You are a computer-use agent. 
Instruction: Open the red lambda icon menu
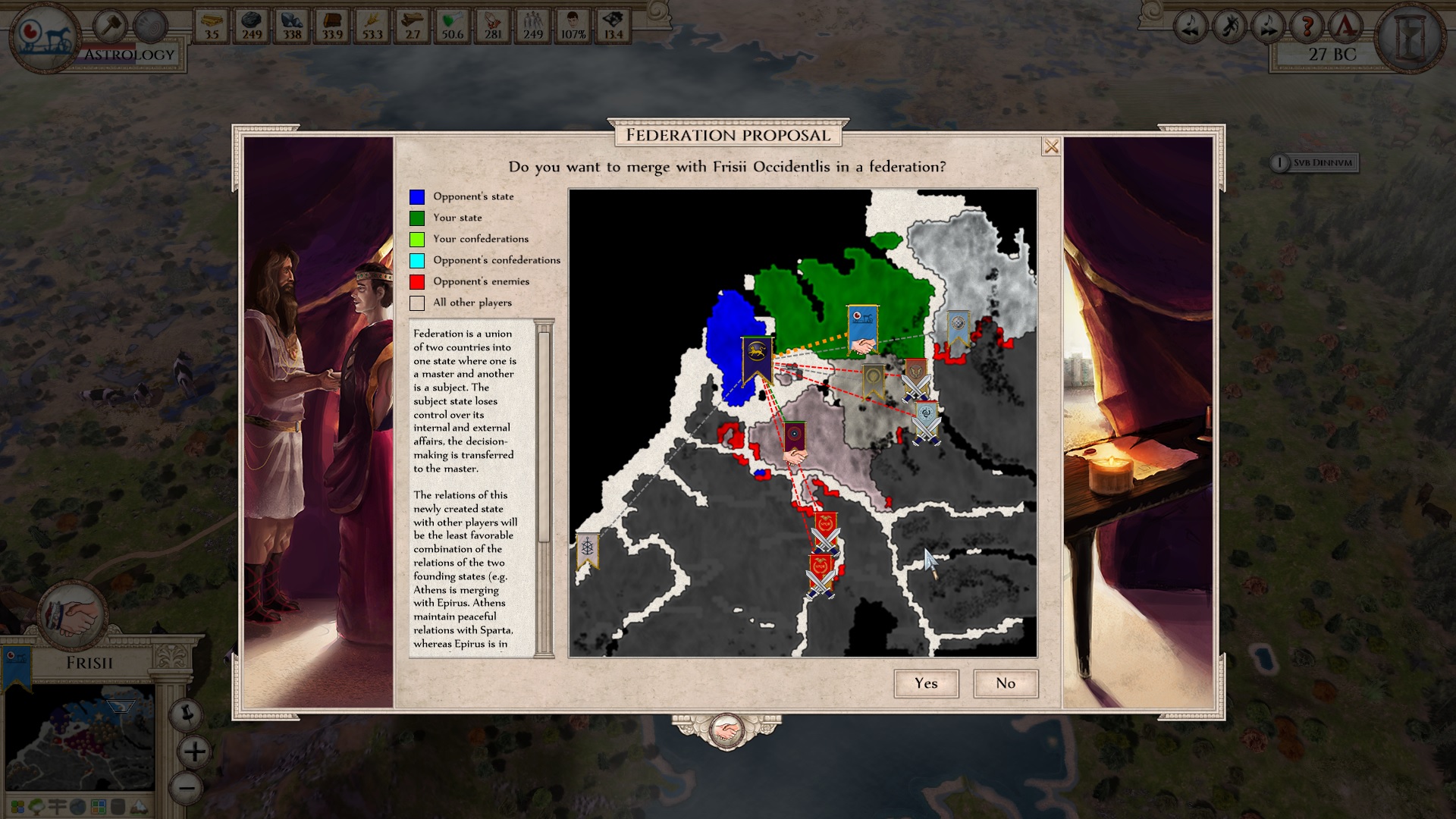pyautogui.click(x=1346, y=27)
